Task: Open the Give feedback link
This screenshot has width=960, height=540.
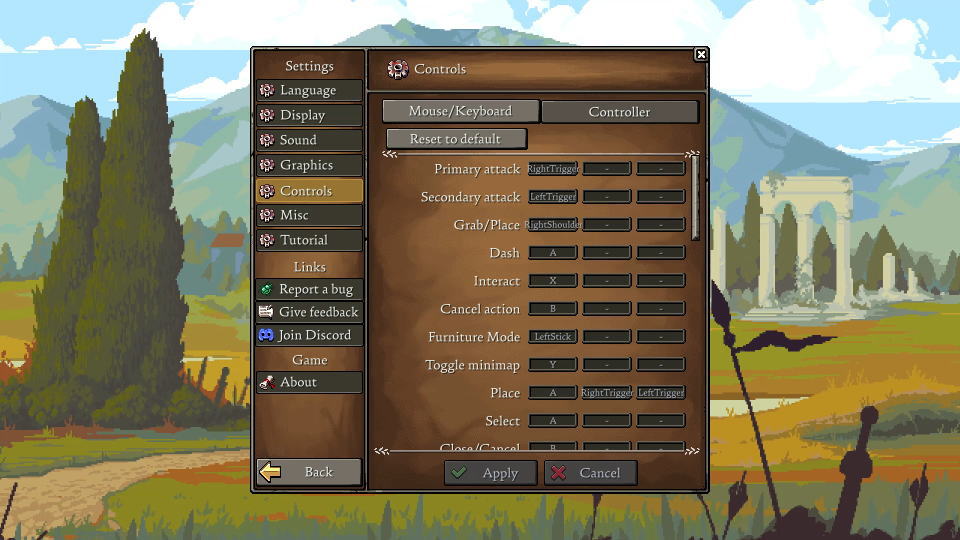Action: pos(309,312)
